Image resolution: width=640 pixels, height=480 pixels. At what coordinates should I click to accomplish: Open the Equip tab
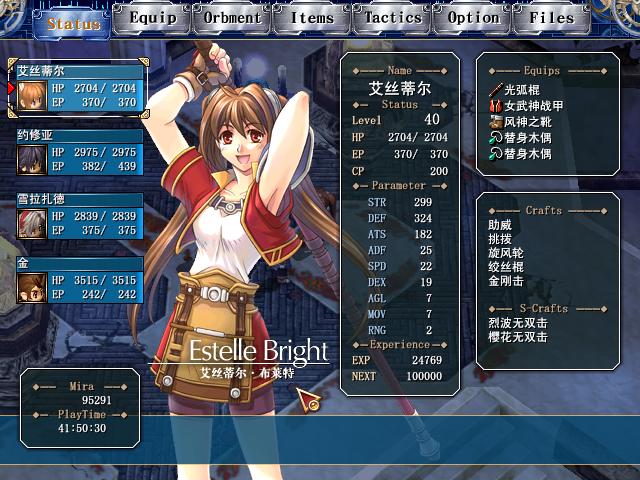click(x=152, y=18)
